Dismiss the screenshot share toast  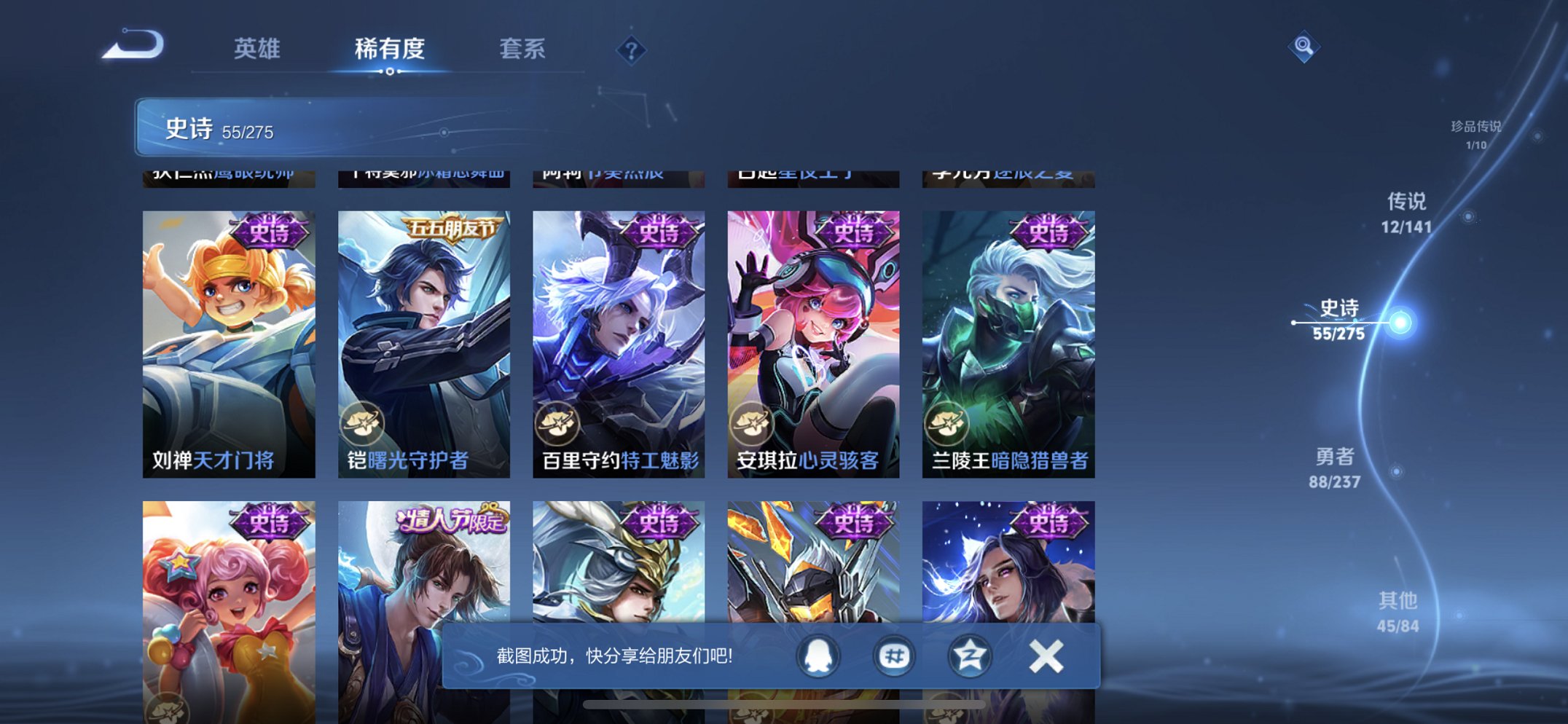[x=1045, y=655]
